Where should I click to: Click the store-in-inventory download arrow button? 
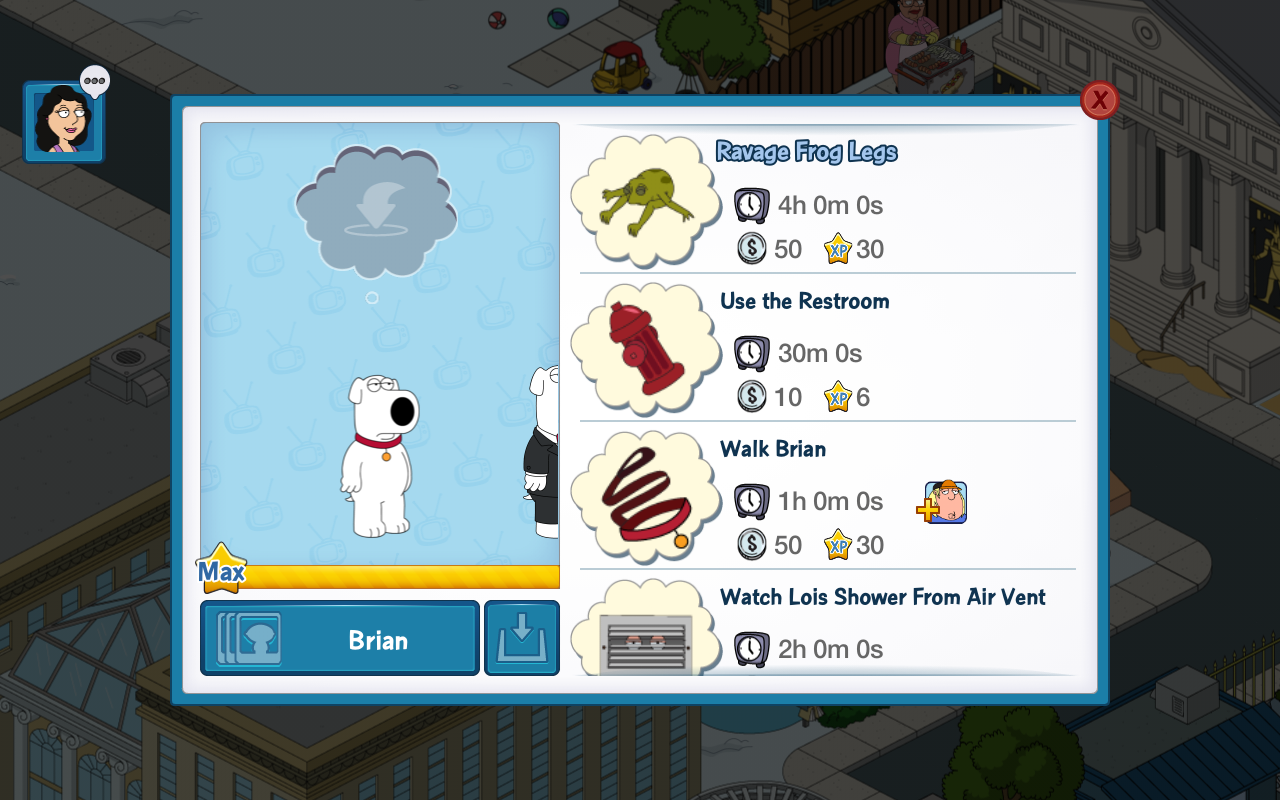pos(522,638)
